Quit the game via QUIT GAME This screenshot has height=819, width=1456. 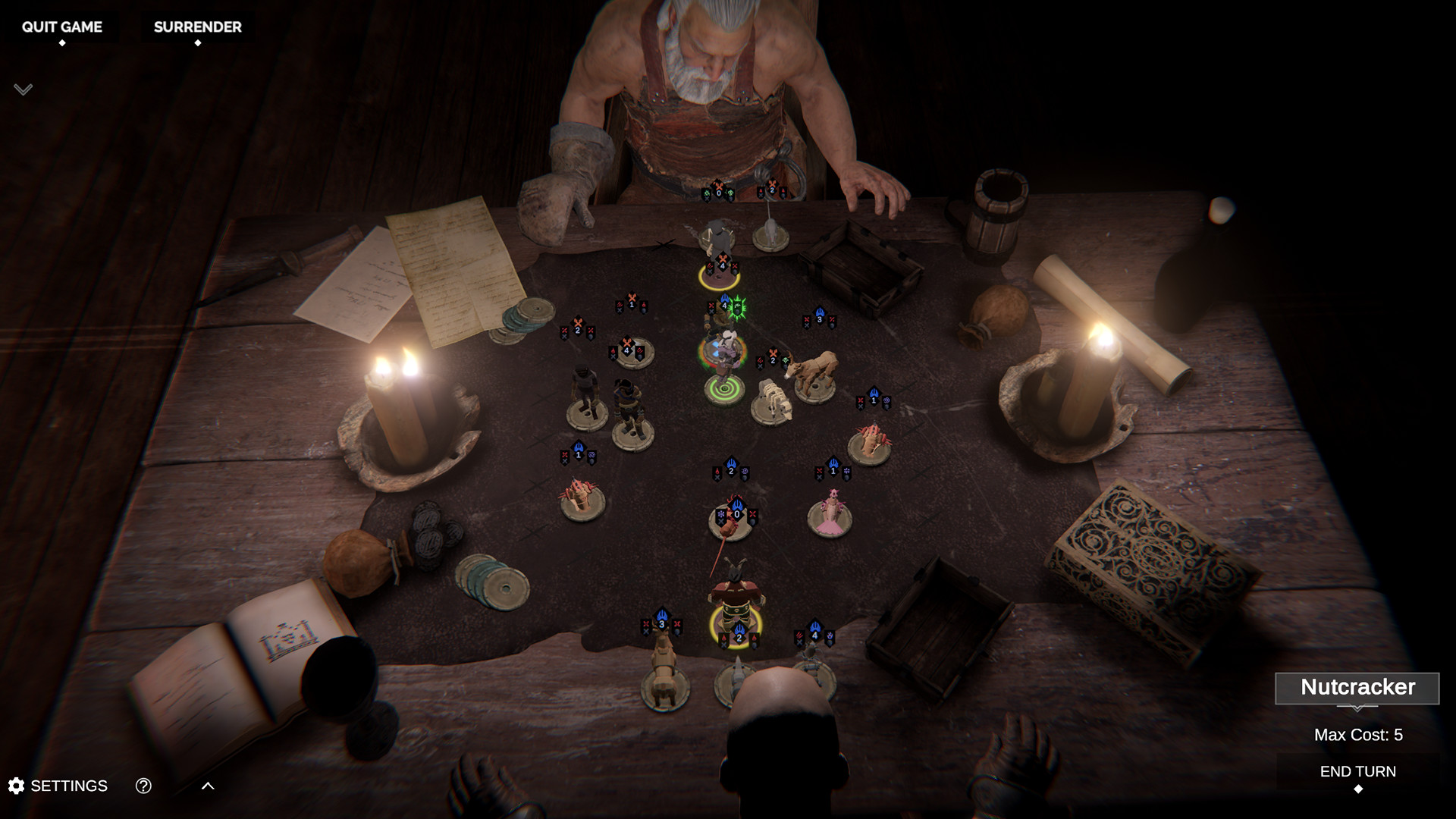61,27
